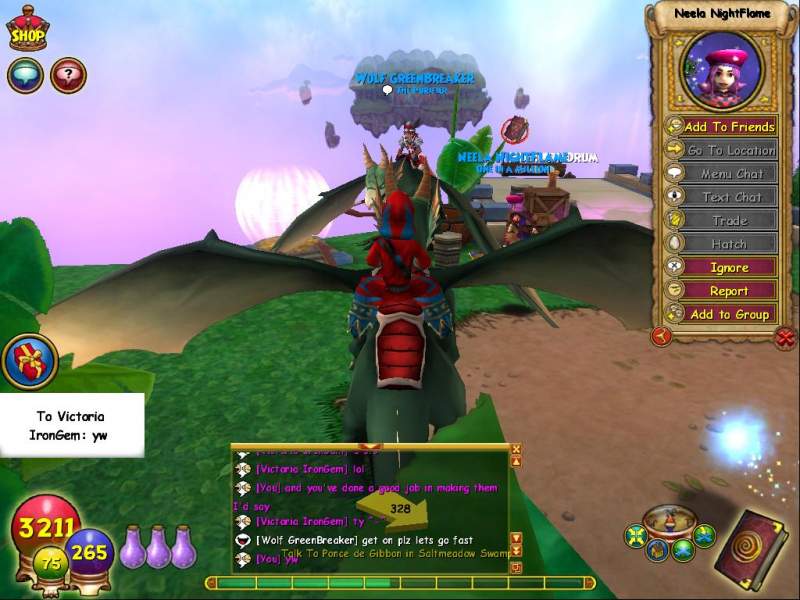Report Neela NightFlame
Screen dimensions: 800x600
click(721, 291)
